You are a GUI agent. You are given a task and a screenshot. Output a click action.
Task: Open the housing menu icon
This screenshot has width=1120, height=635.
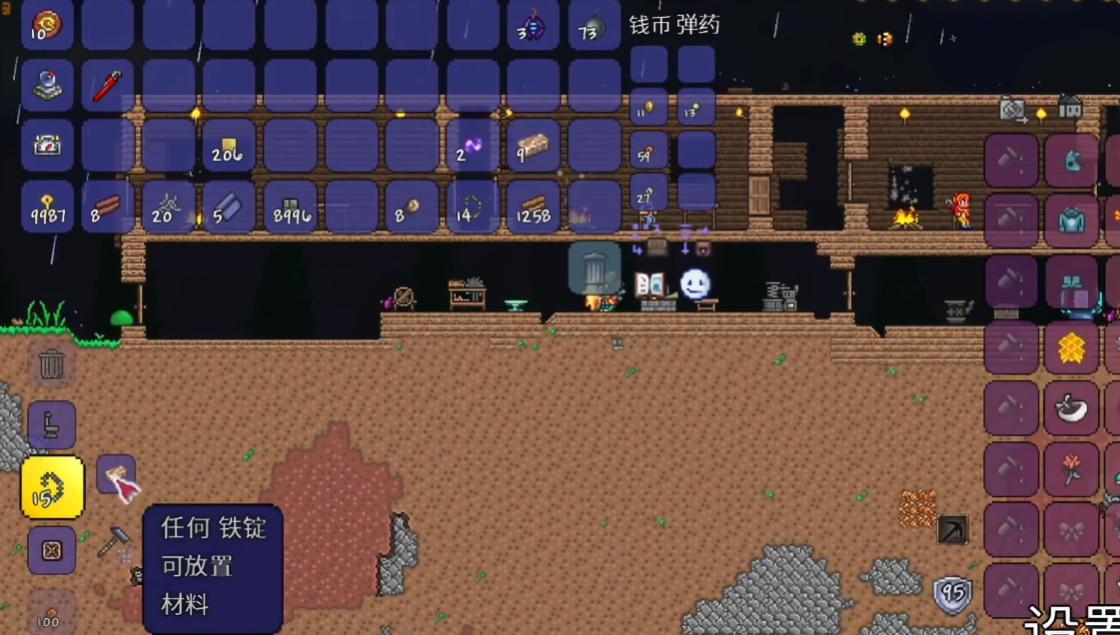[x=1069, y=107]
